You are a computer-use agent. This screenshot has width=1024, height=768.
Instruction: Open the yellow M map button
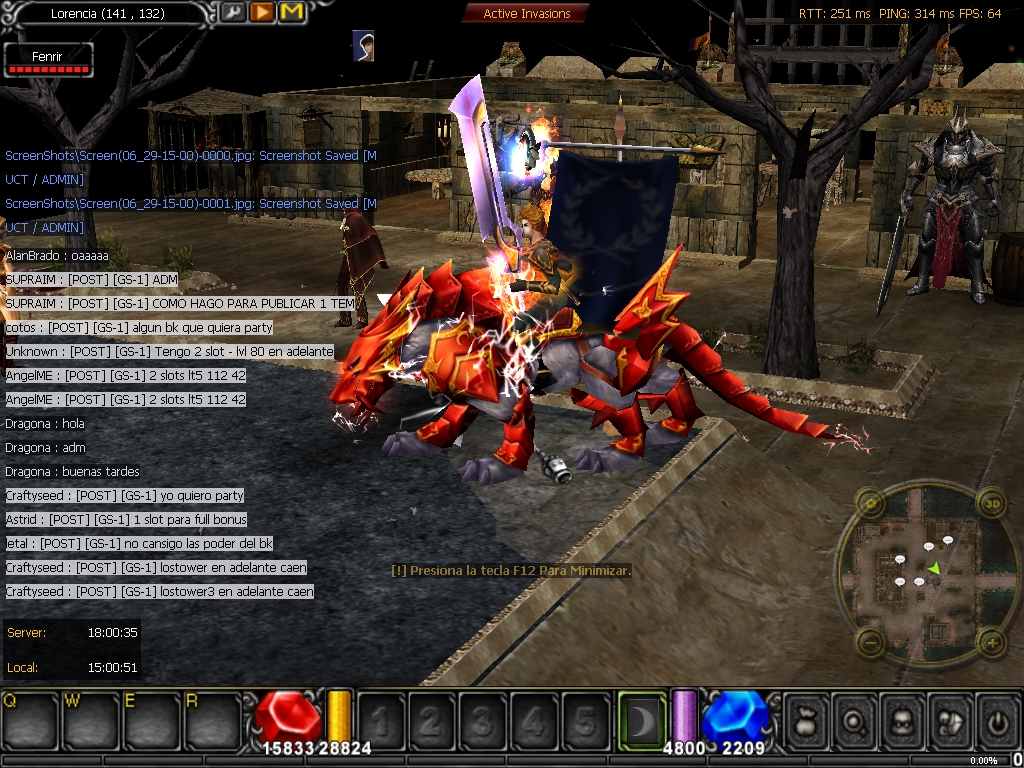coord(292,12)
